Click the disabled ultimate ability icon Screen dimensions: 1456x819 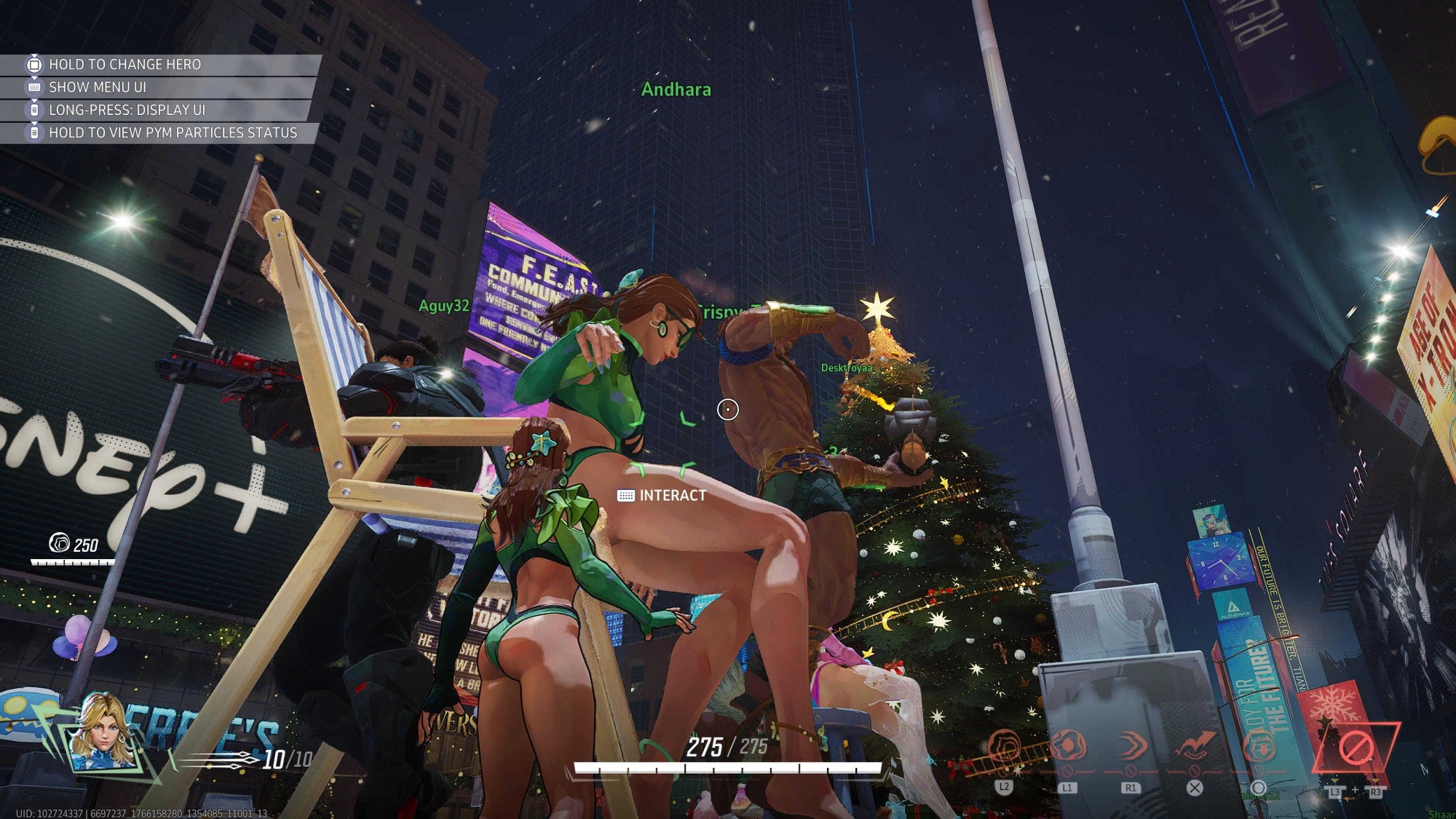[x=1356, y=748]
